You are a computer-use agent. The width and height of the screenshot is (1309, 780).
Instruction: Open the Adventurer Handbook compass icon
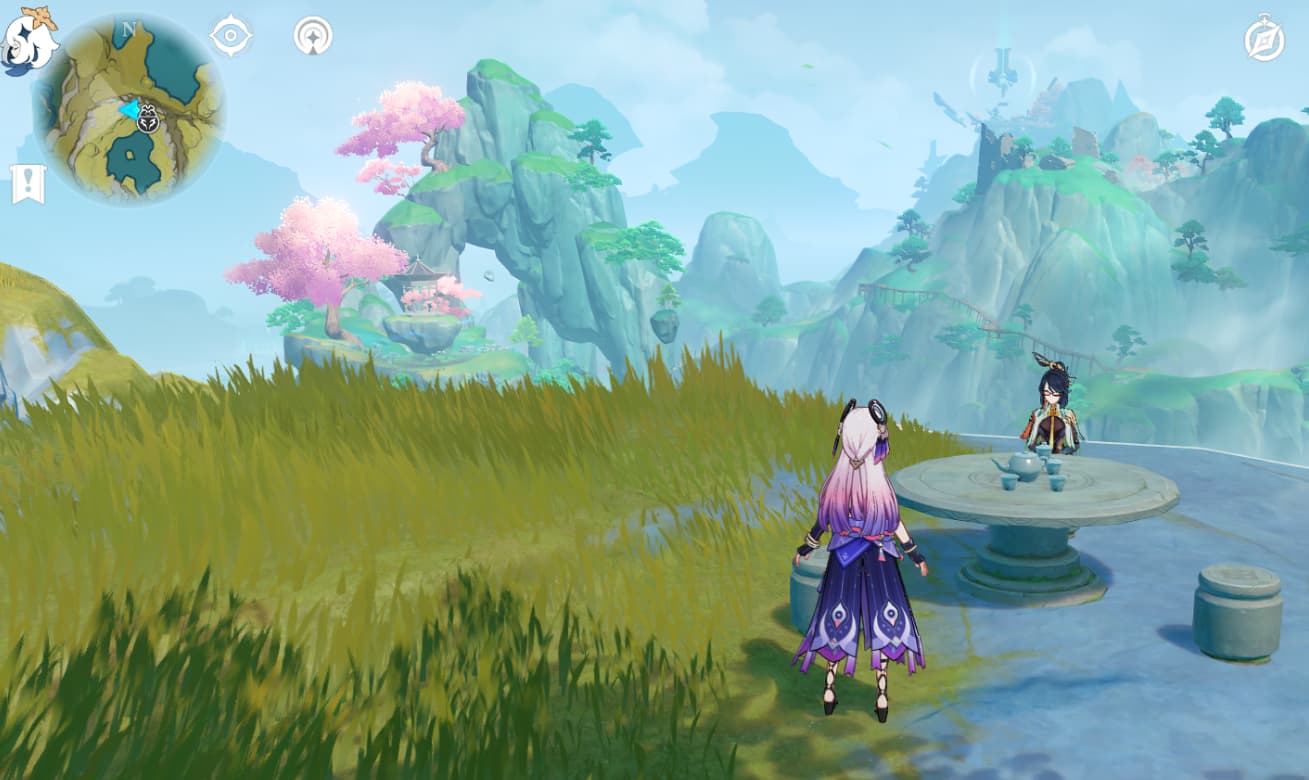(1264, 38)
